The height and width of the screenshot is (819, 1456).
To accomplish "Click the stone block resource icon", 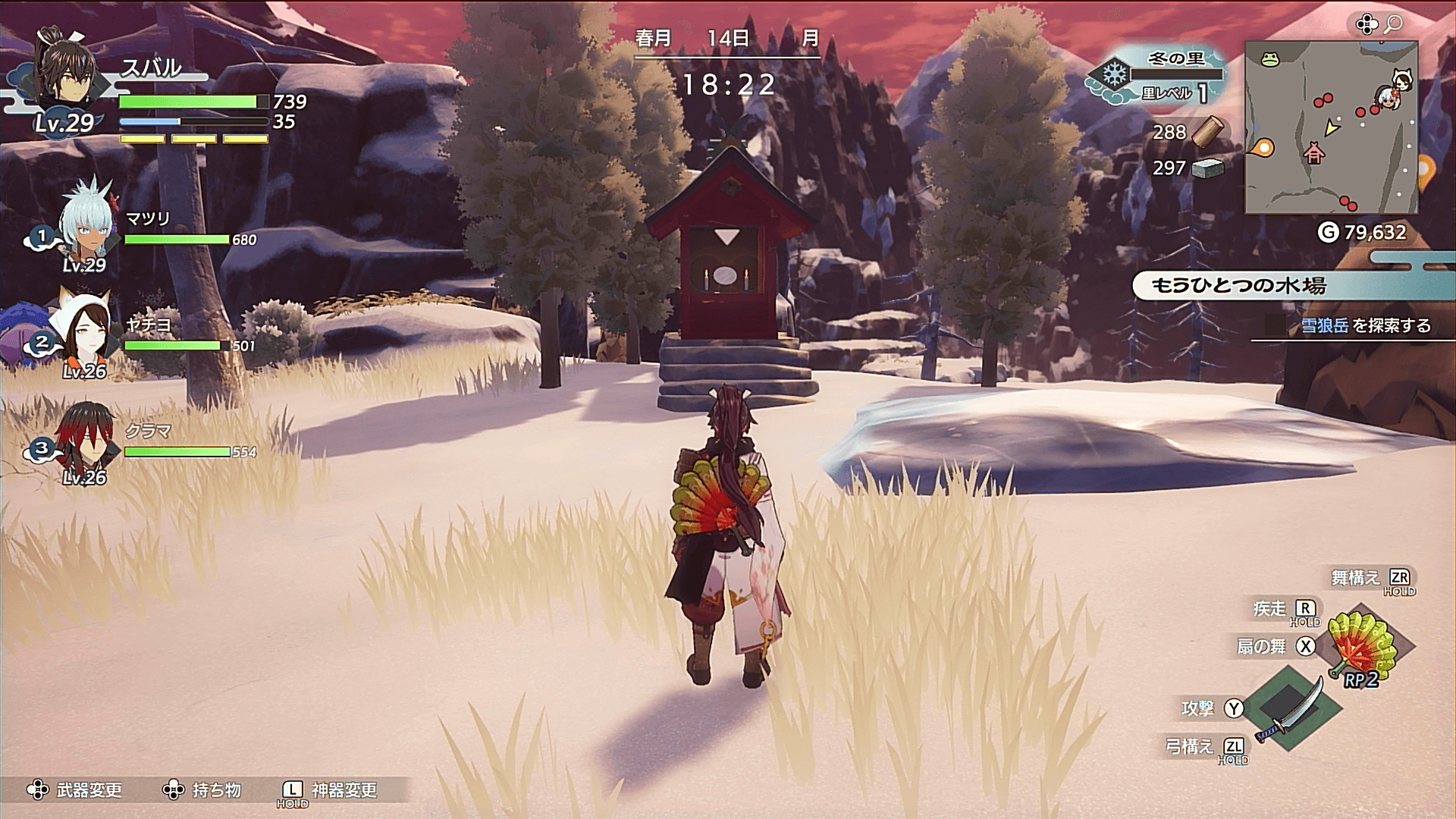I will 1208,168.
